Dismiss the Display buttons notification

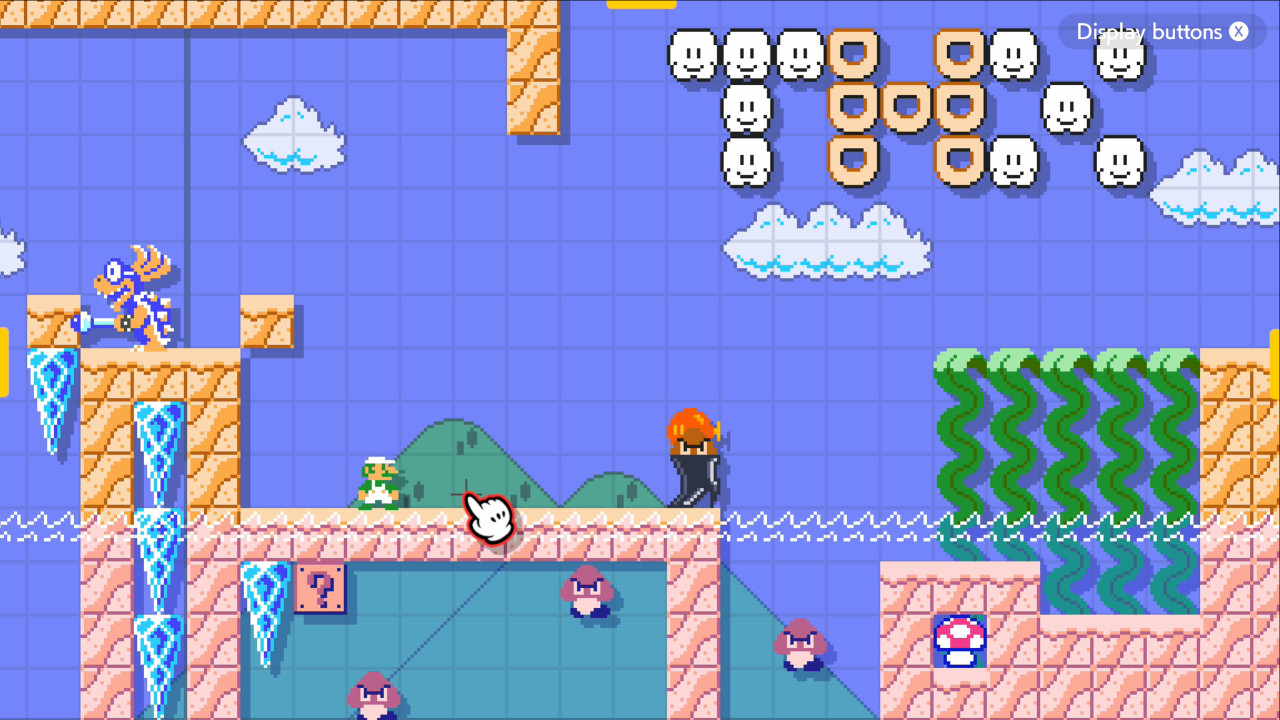(1238, 32)
